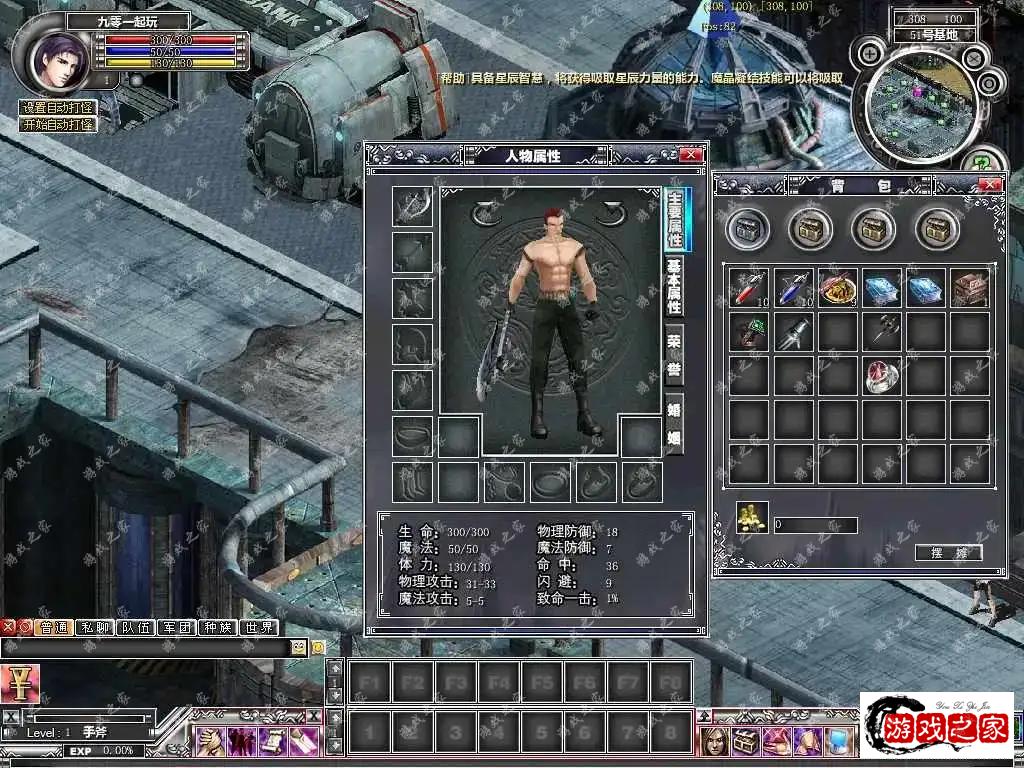Click the chat input field

pyautogui.click(x=150, y=648)
